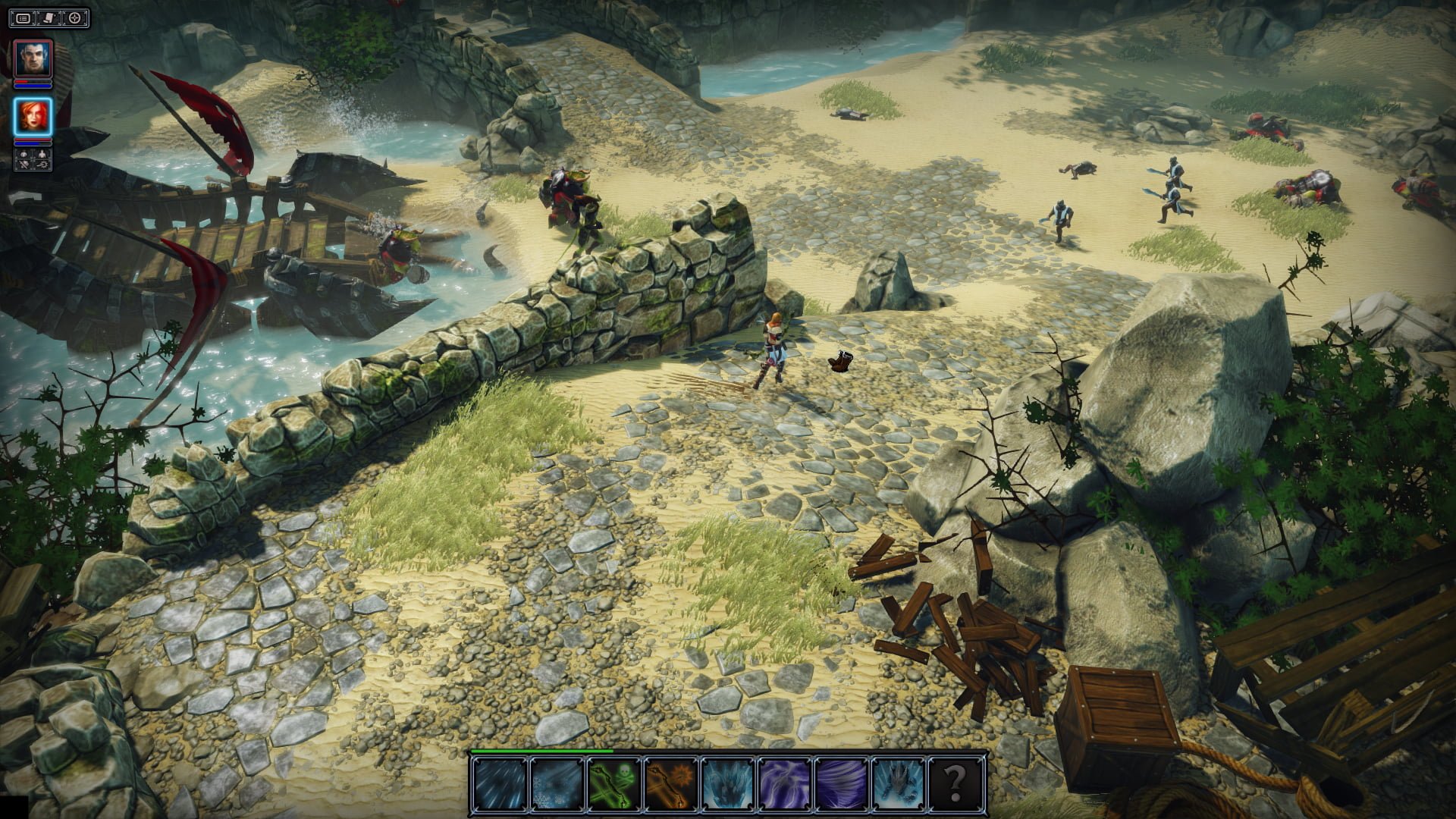Summon the ice elemental creature skill
Viewport: 1456px width, 819px height.
pyautogui.click(x=898, y=784)
